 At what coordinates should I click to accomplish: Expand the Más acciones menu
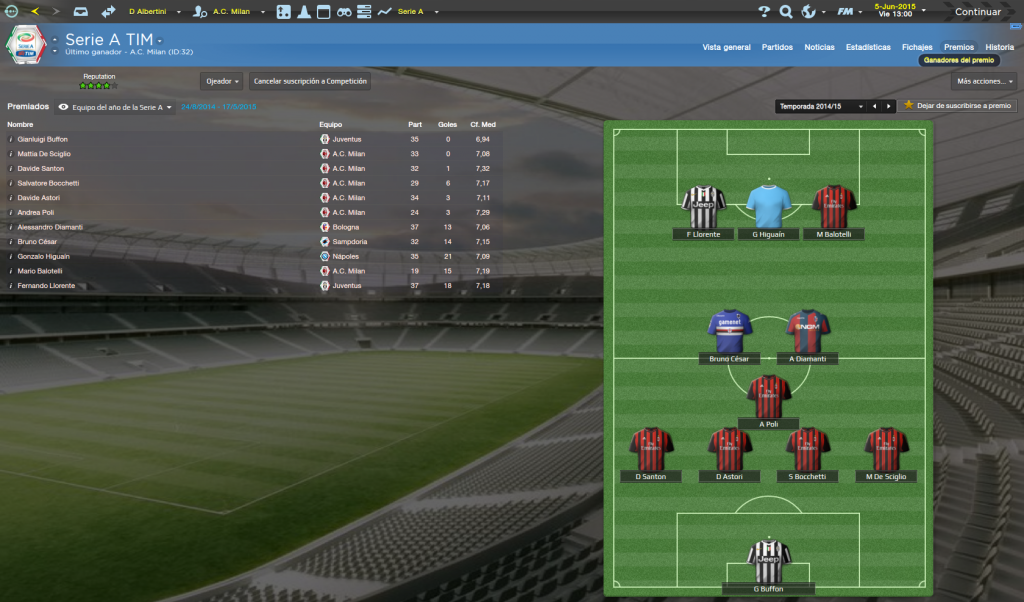(x=984, y=81)
